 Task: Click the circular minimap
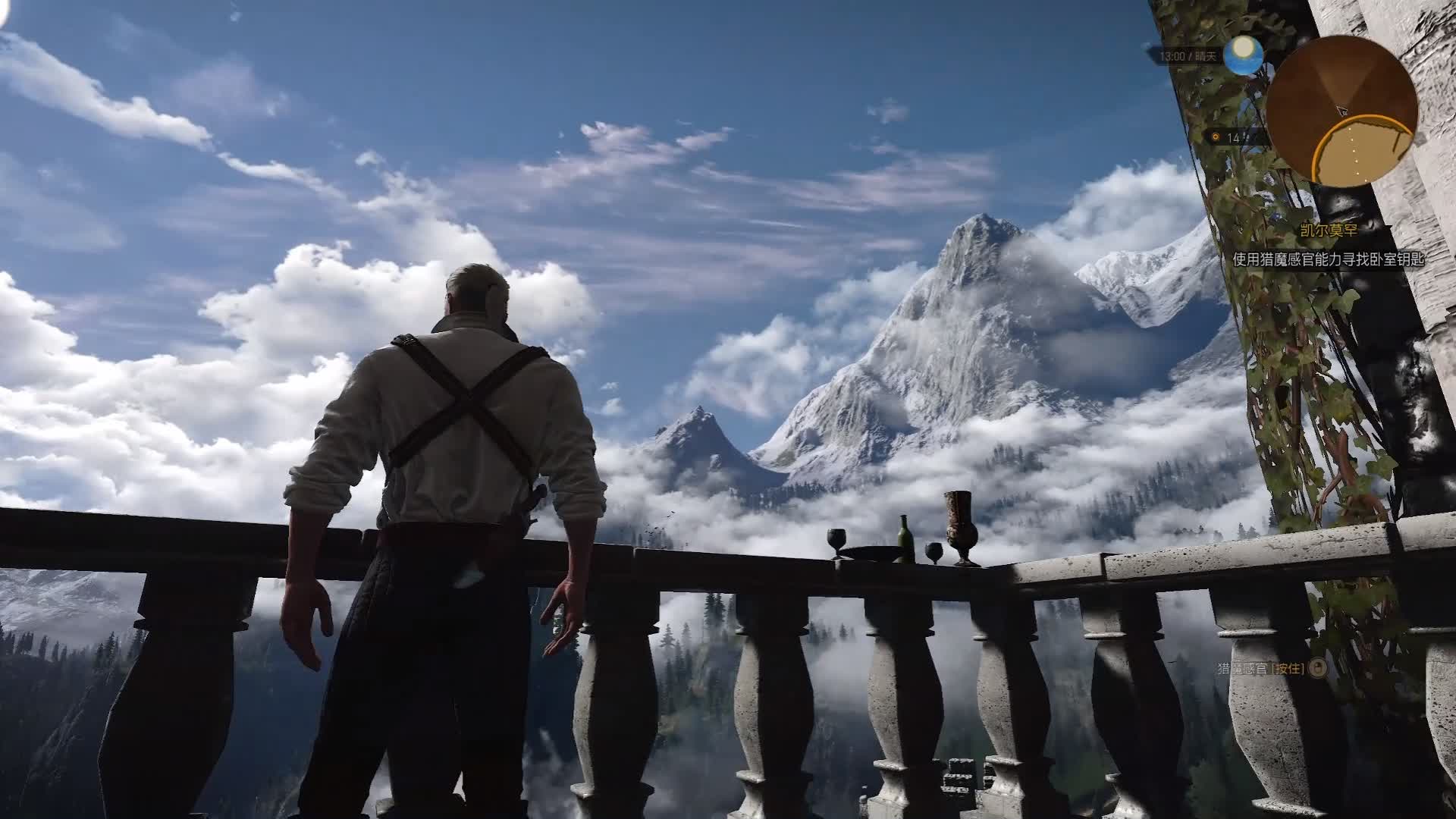pyautogui.click(x=1341, y=111)
